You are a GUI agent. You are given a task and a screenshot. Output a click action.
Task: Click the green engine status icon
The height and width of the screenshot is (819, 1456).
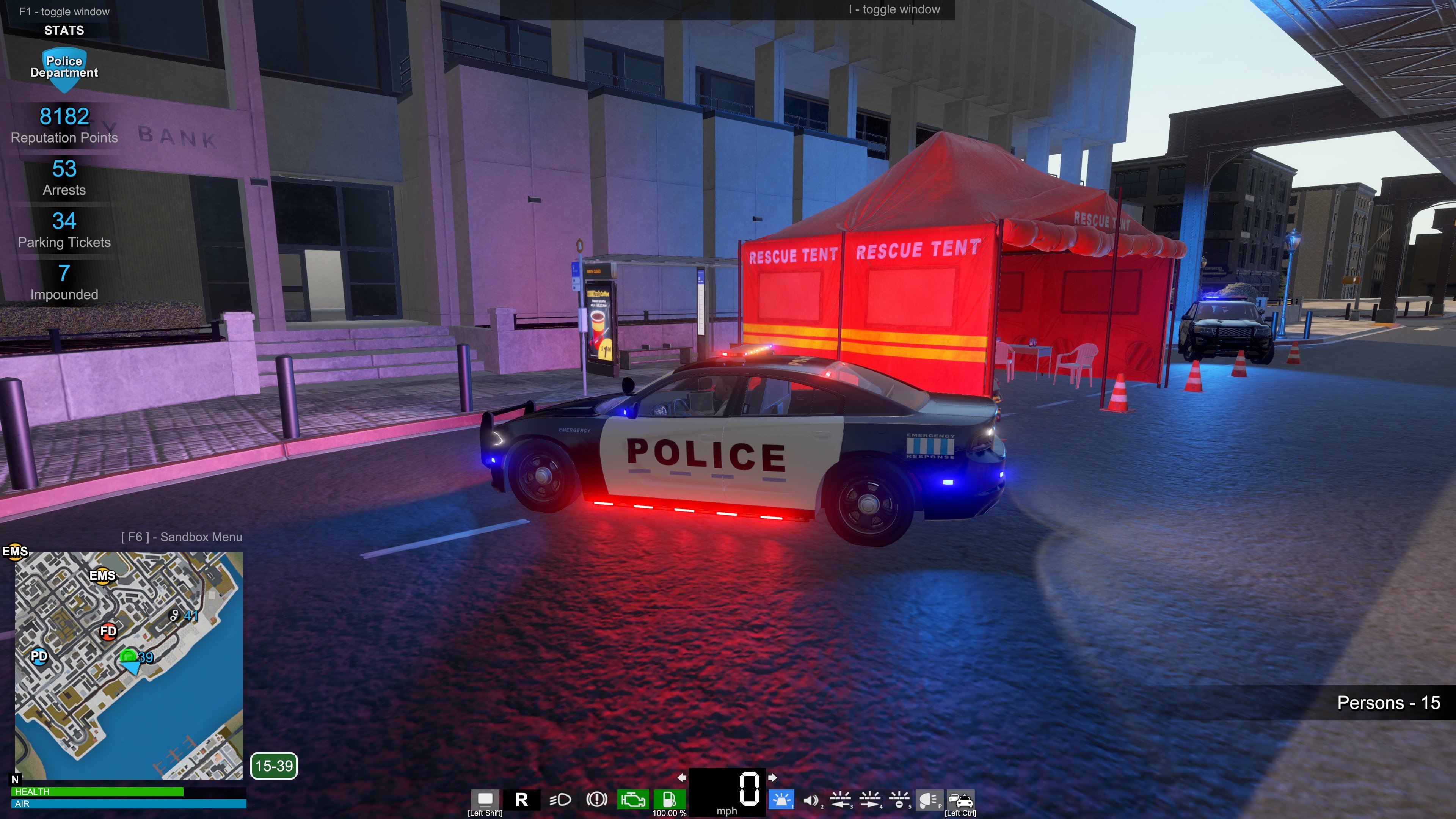point(633,800)
